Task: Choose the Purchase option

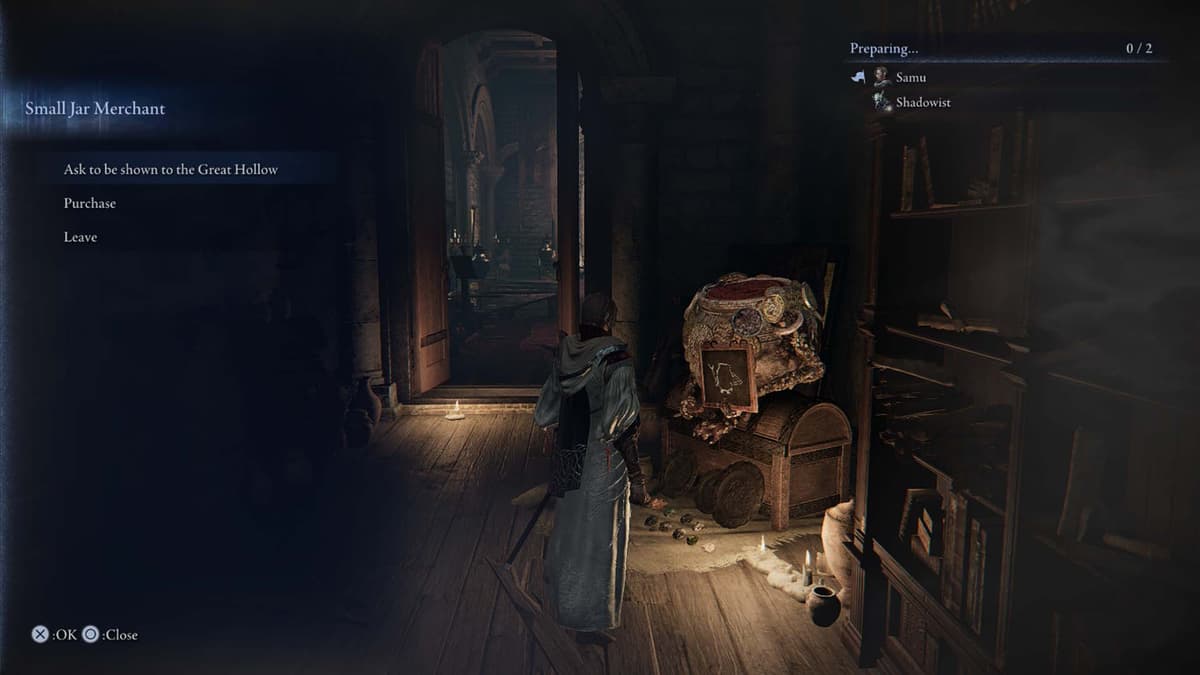Action: [90, 204]
